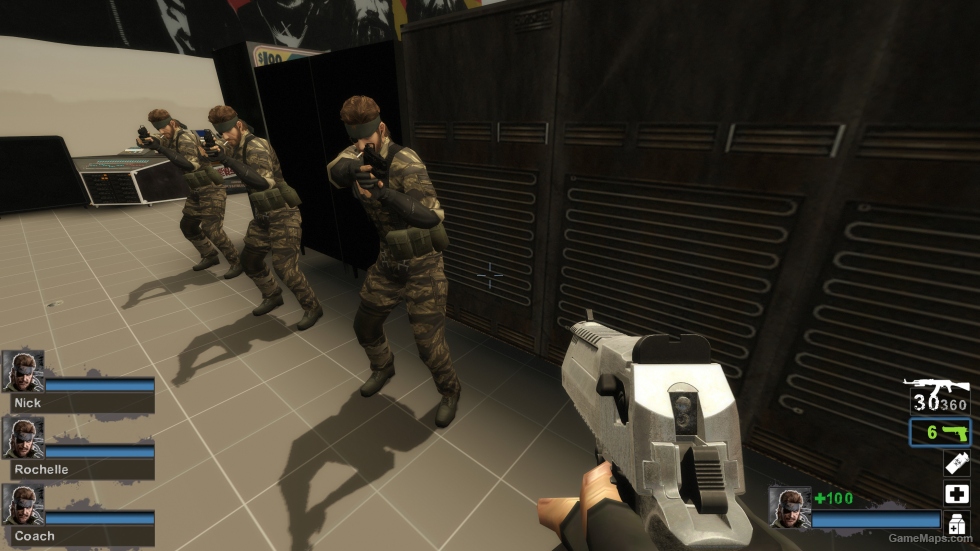Screen dimensions: 980x551
Task: Equip the throwable canister item slot
Action: 956,463
